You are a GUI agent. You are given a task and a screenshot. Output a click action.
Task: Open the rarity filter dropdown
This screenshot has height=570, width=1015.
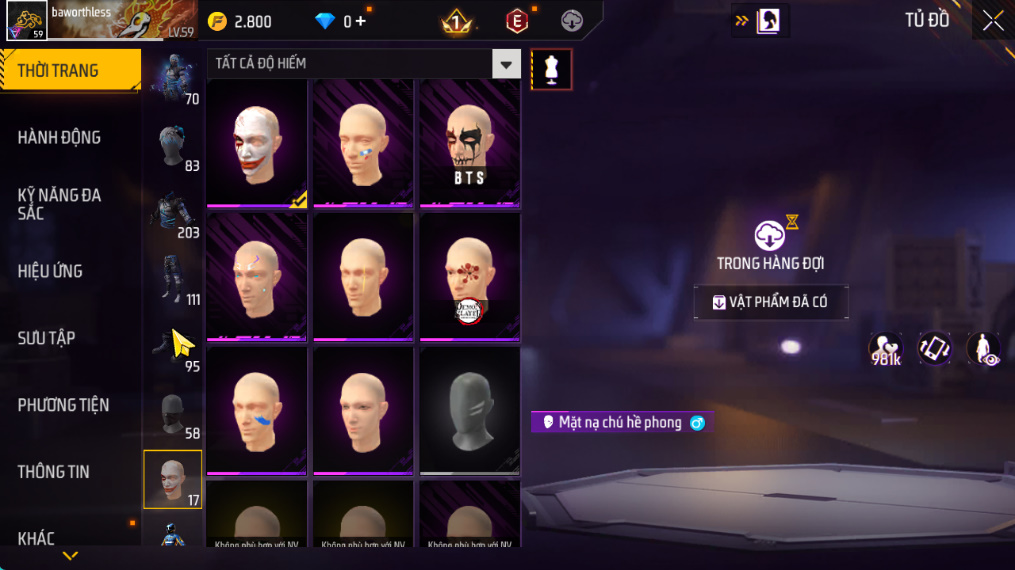506,64
